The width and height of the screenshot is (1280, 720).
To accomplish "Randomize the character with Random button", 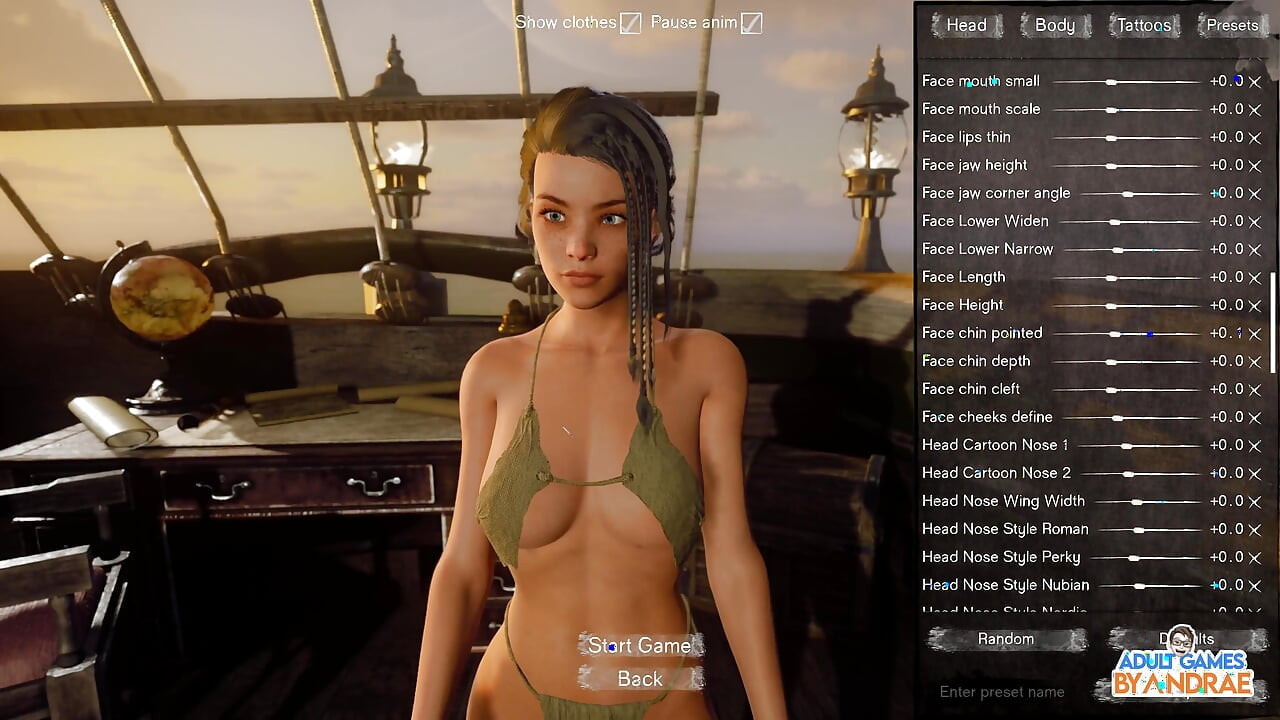I will tap(1006, 639).
